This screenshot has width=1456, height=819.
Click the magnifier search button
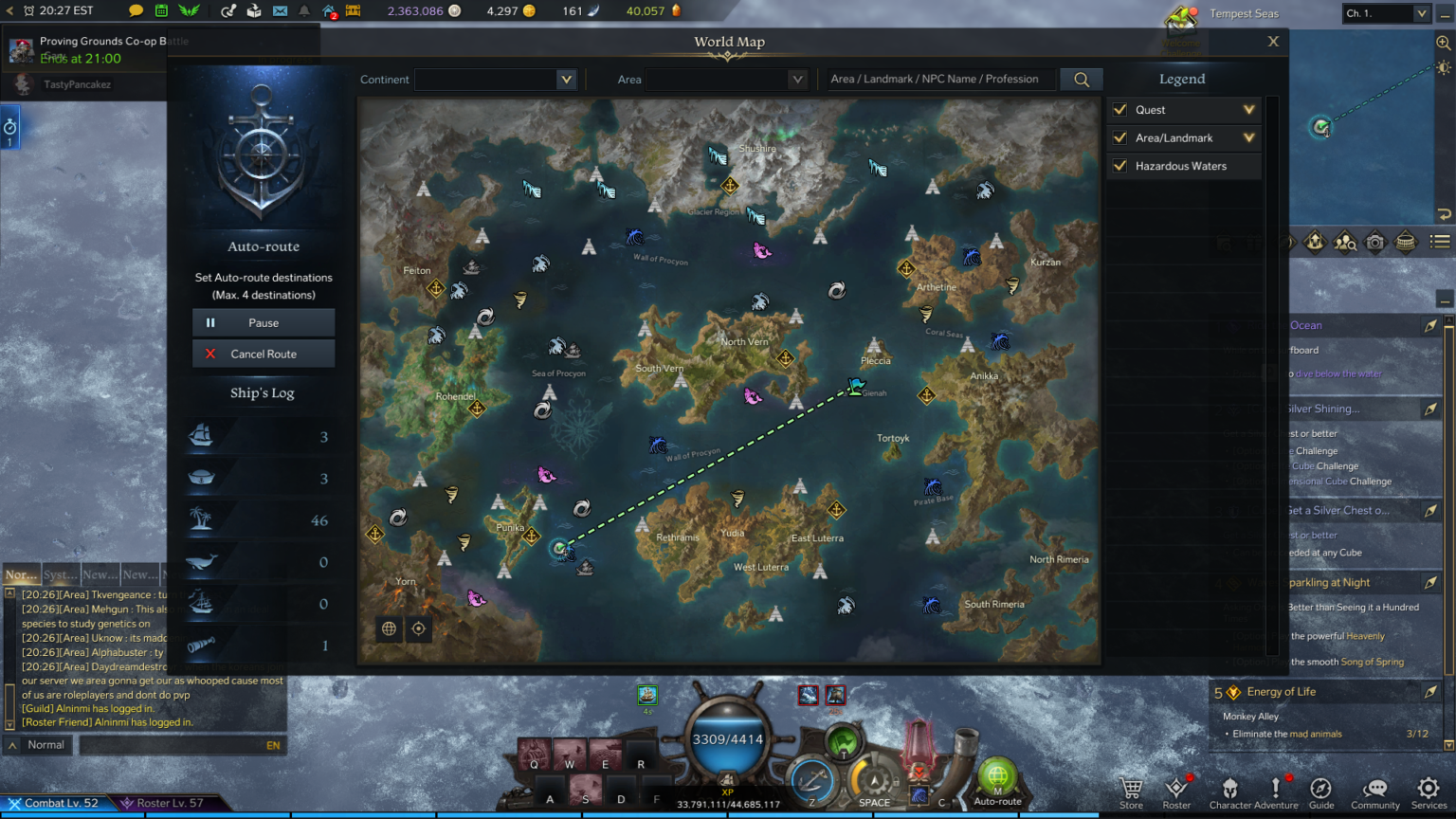pyautogui.click(x=1081, y=80)
